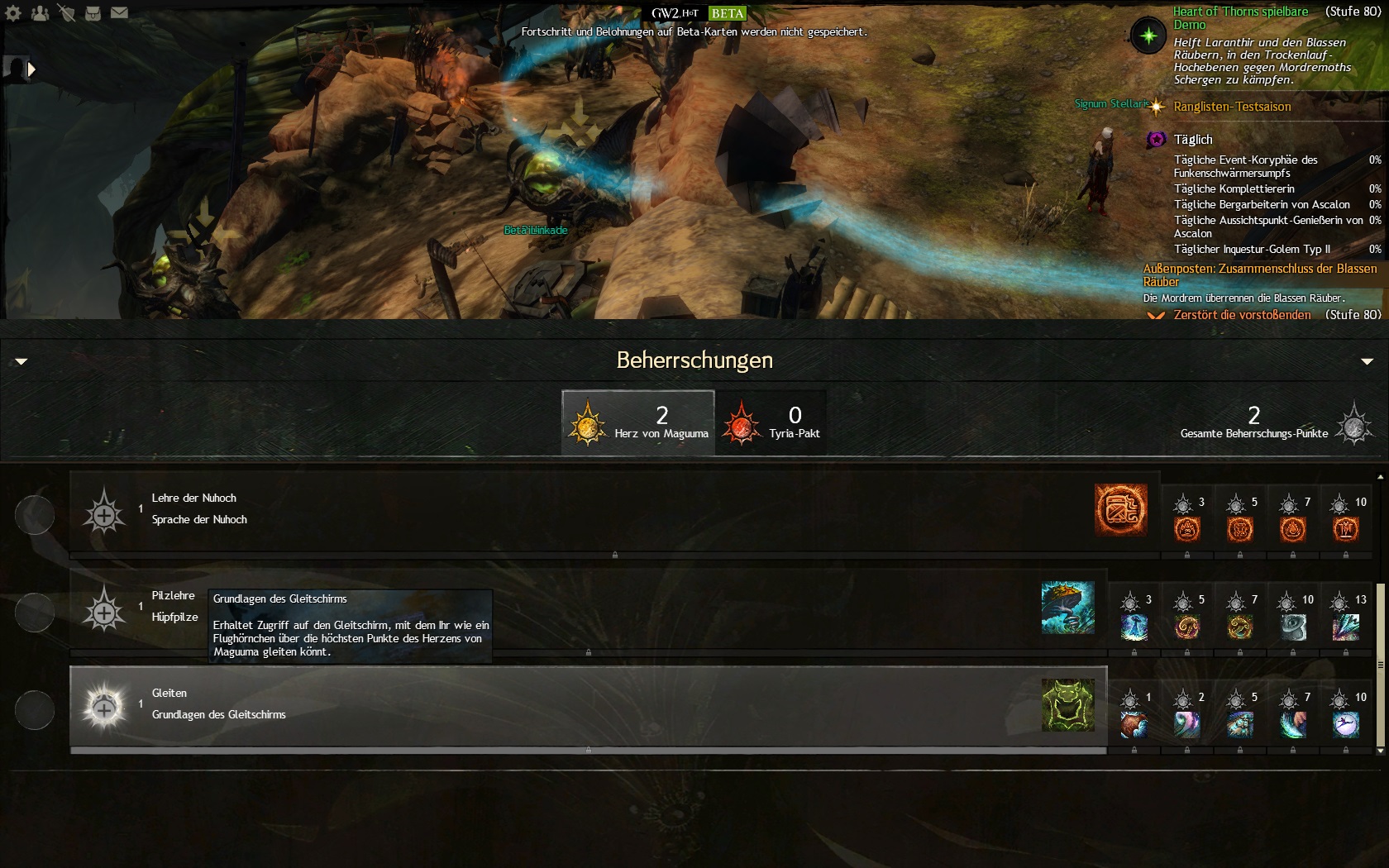Open the hero sword and shield panel
The image size is (1389, 868).
pyautogui.click(x=66, y=13)
